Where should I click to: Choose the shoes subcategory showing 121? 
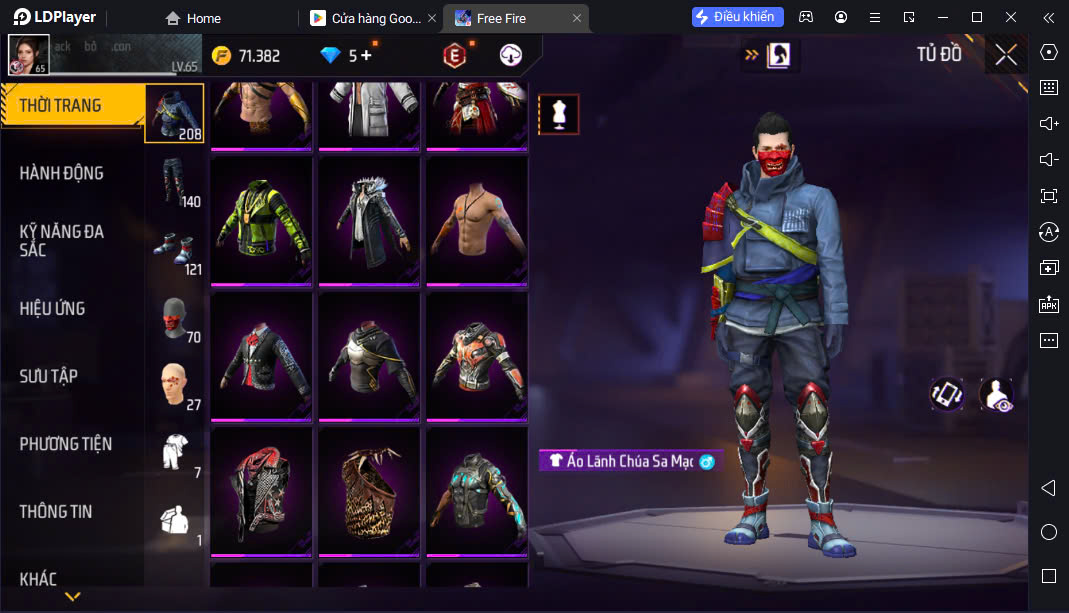pyautogui.click(x=175, y=250)
